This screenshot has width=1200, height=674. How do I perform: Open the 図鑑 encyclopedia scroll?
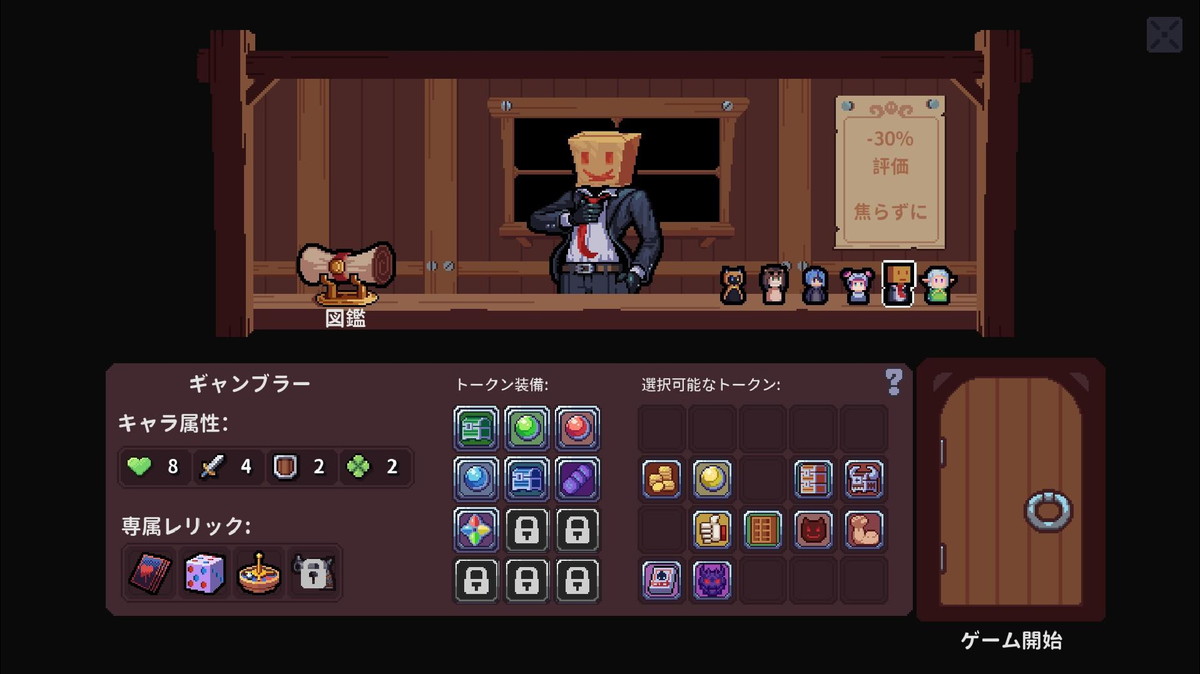(346, 271)
